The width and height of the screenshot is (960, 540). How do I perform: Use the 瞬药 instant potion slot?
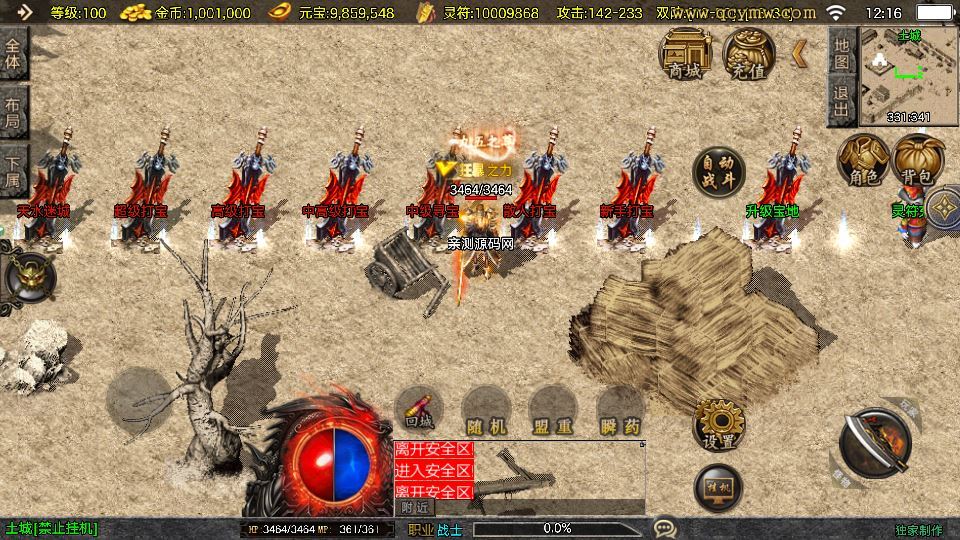coord(620,411)
